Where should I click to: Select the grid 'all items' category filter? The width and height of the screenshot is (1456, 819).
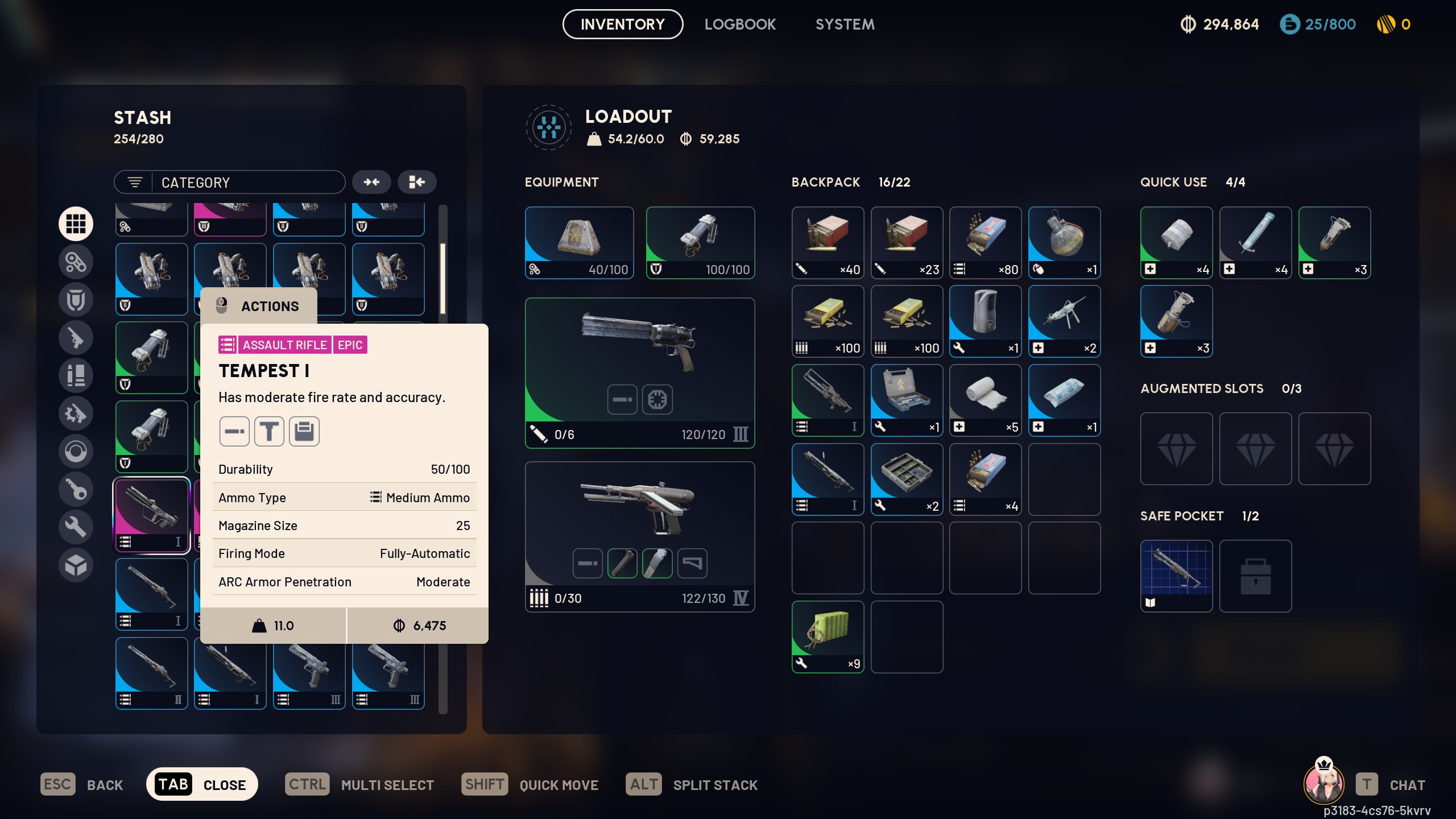point(76,224)
